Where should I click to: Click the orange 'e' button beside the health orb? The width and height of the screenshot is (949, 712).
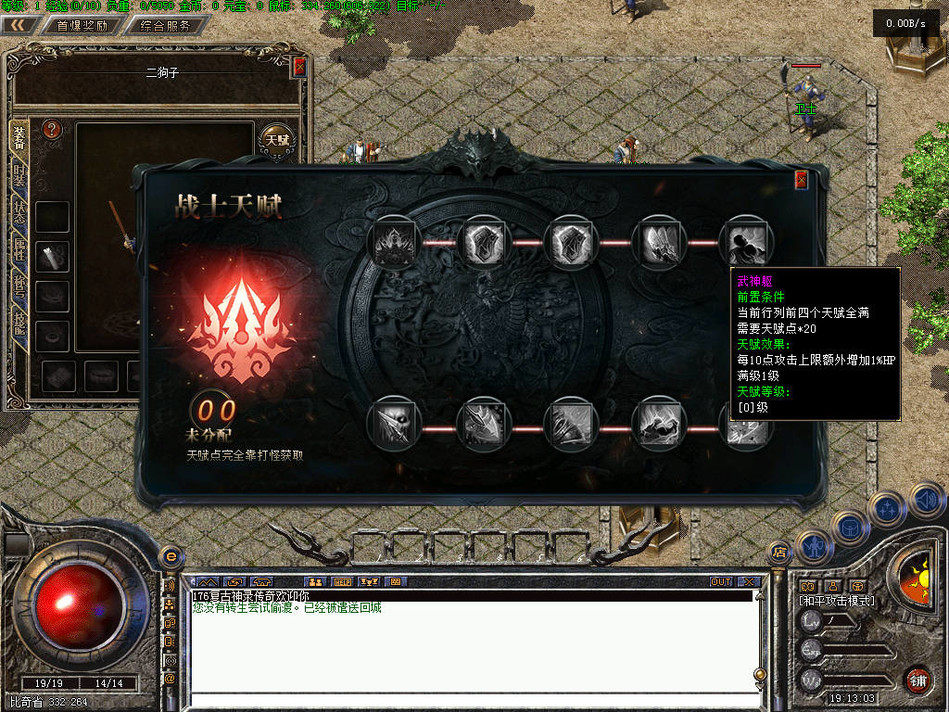tap(170, 556)
